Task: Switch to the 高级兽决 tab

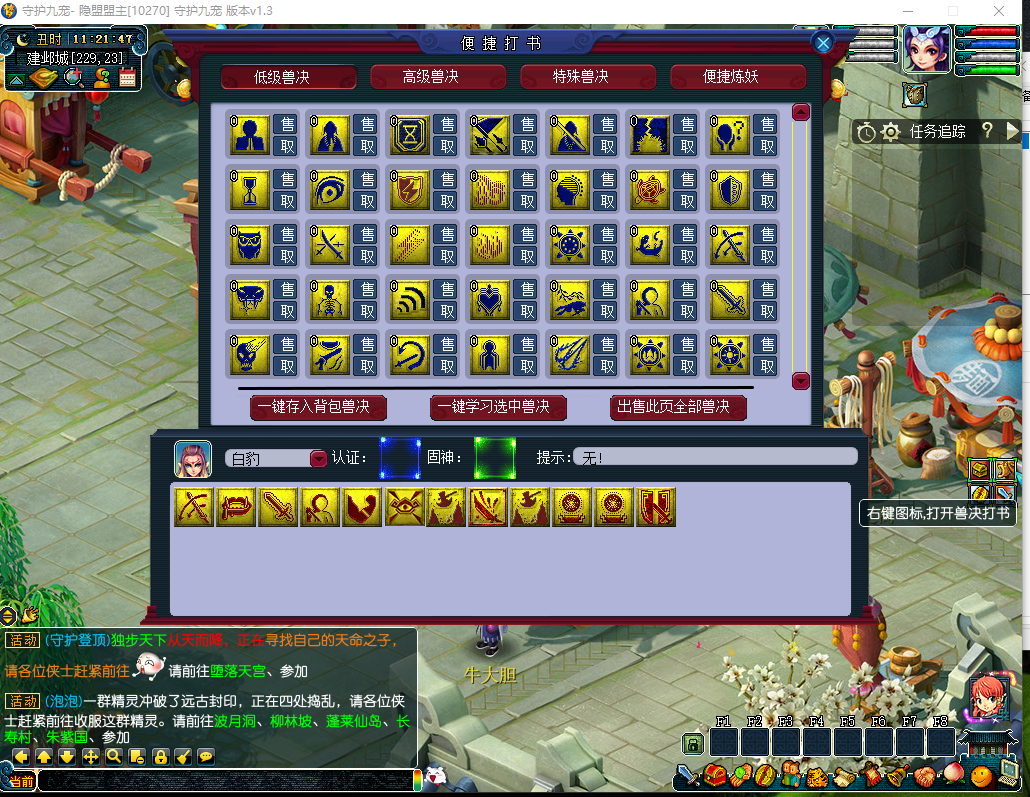Action: pyautogui.click(x=438, y=77)
